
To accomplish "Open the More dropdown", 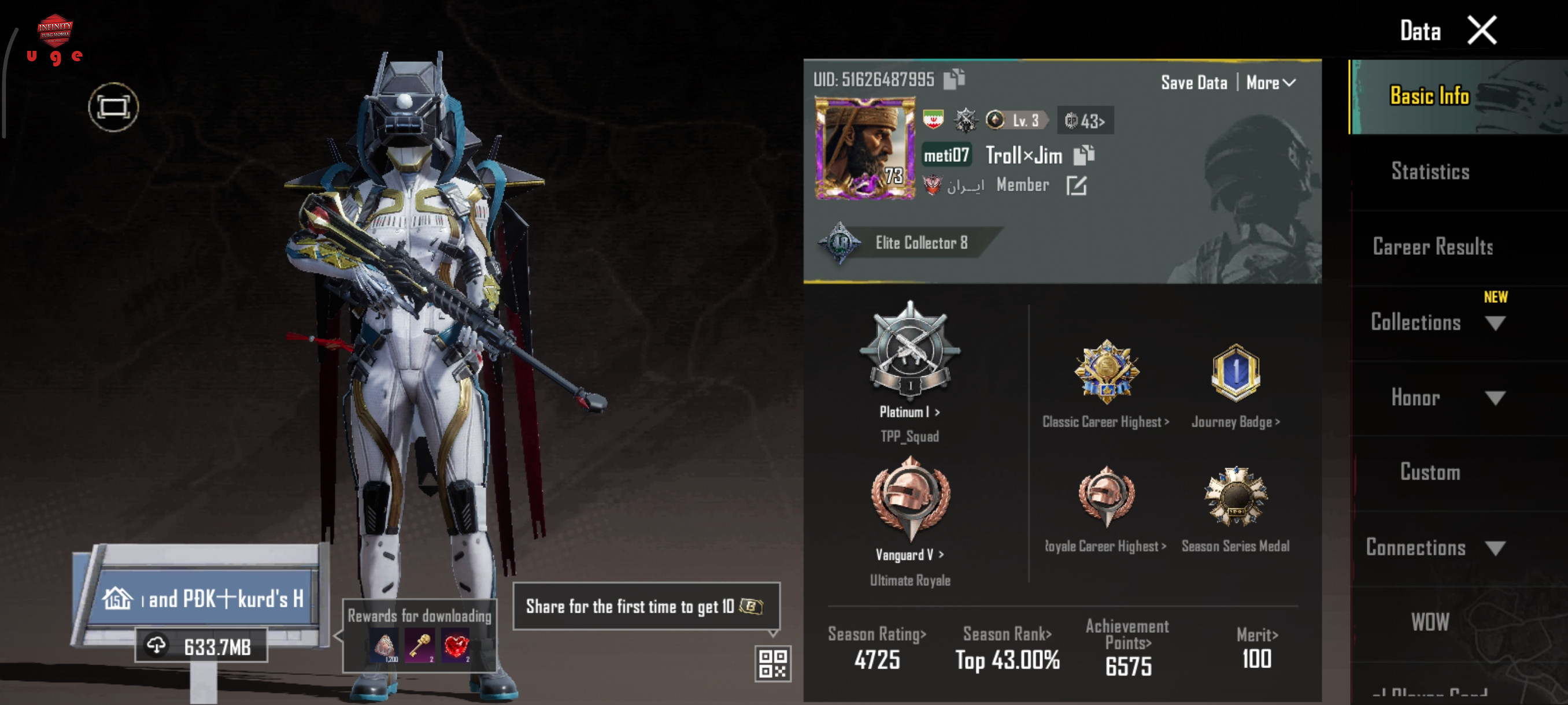I will [x=1270, y=83].
